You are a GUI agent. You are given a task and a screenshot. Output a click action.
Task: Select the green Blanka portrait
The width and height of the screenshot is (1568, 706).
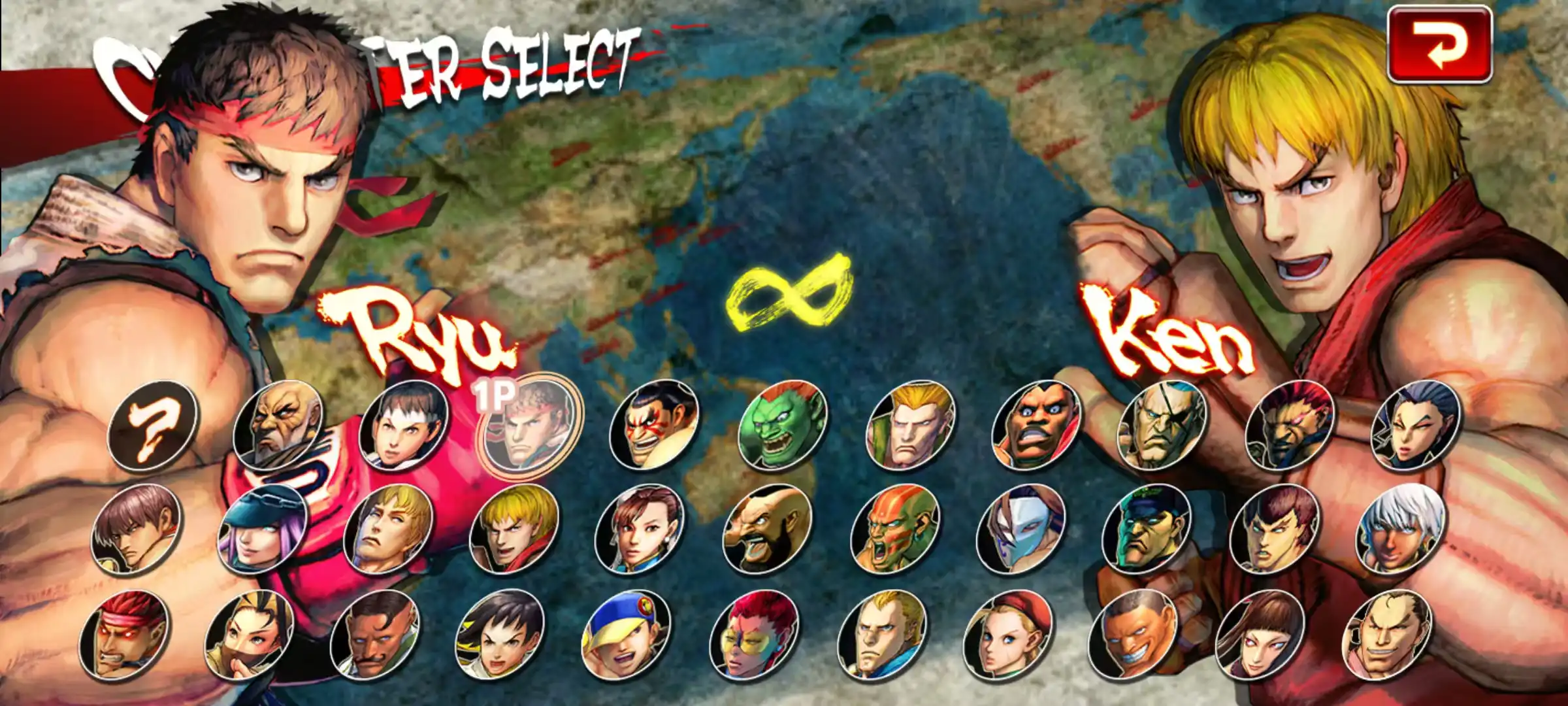point(782,425)
